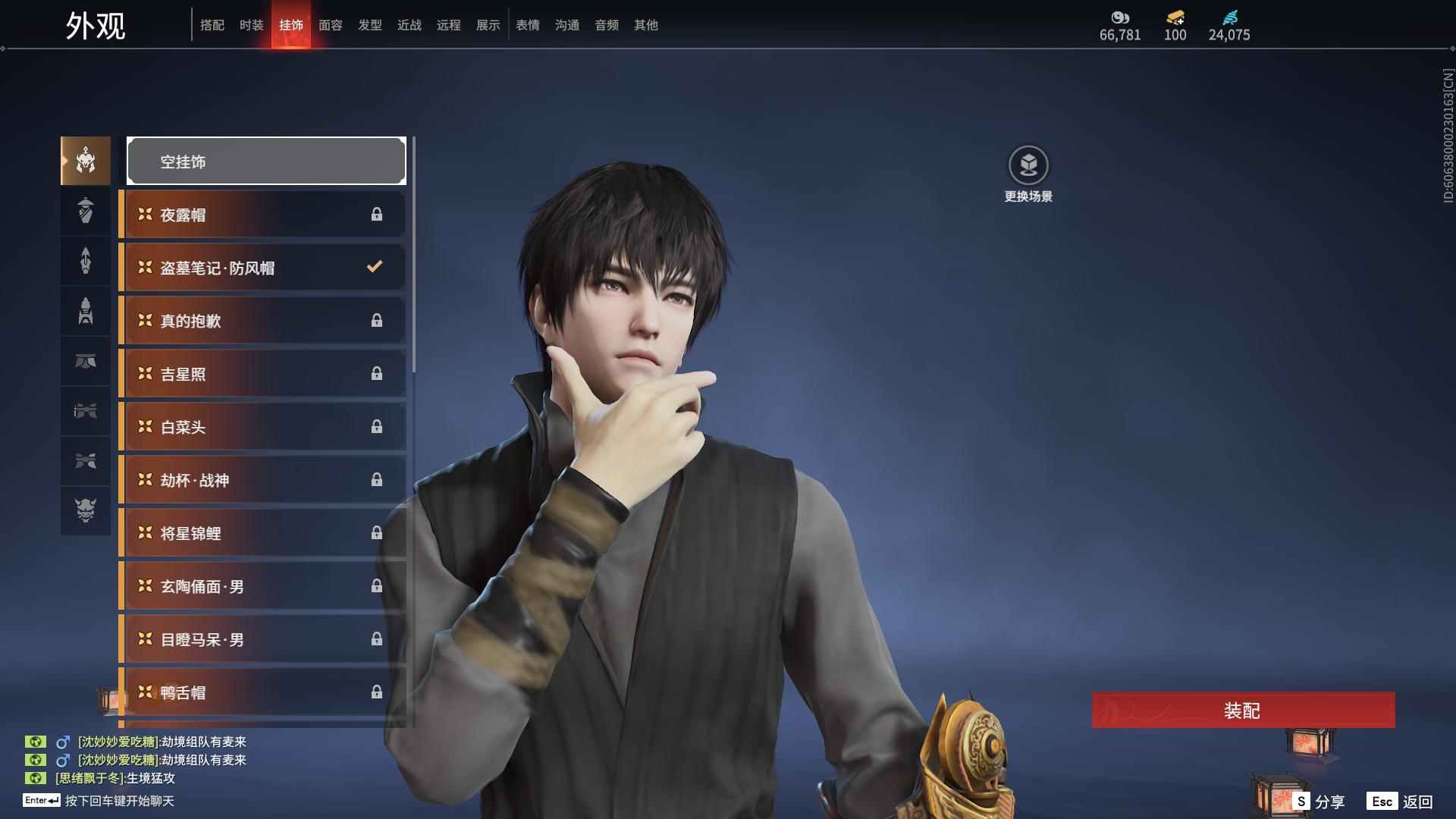Viewport: 1456px width, 819px height.
Task: Select the 鸭舌帽 accessory
Action: coord(262,692)
